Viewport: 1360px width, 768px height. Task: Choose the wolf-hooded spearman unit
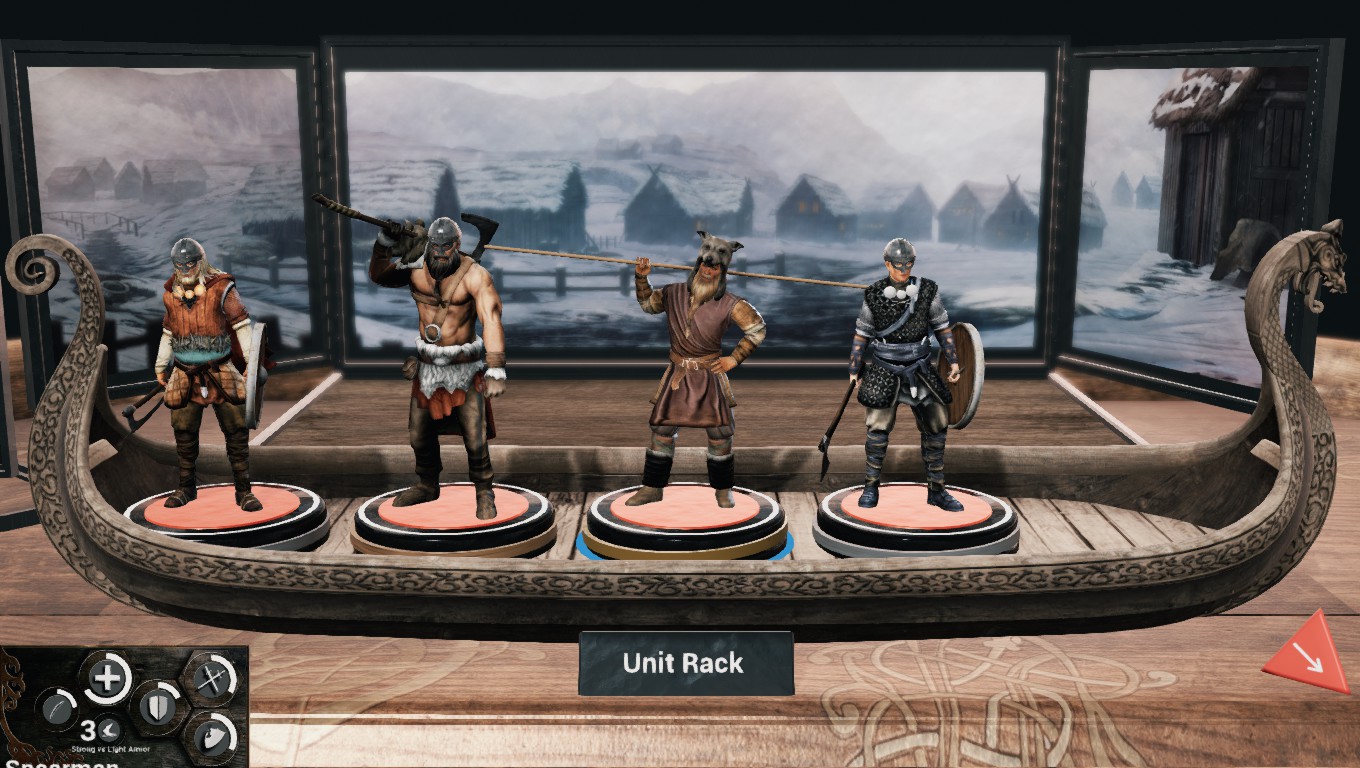pyautogui.click(x=697, y=370)
